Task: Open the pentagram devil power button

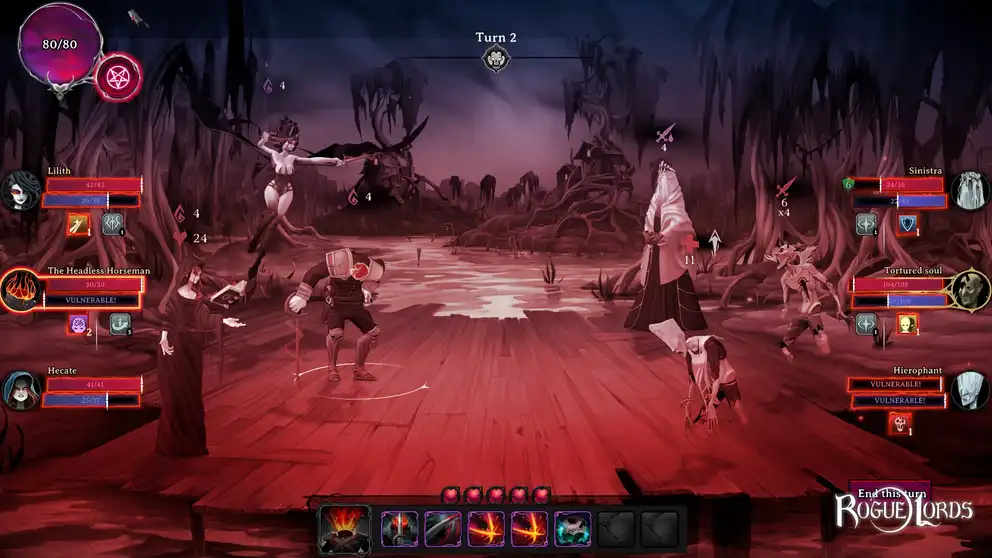Action: (118, 77)
